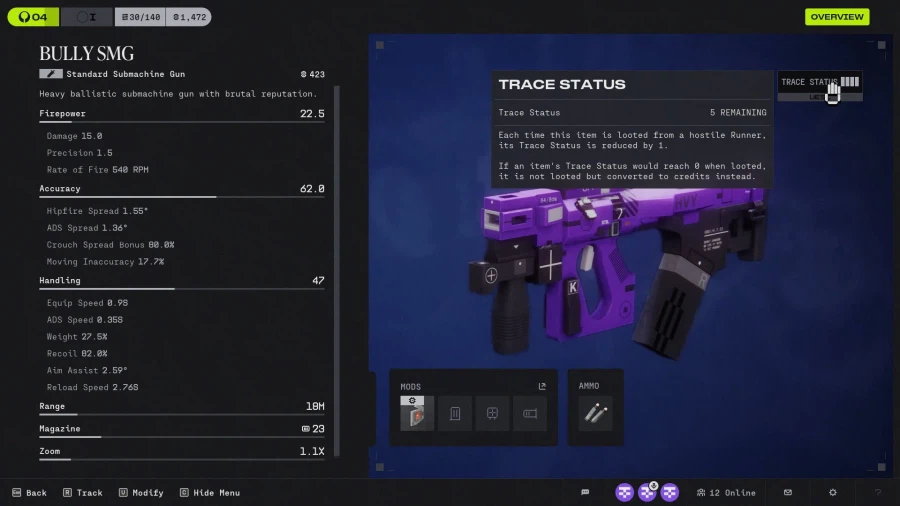Open settings with the gear icon

pos(833,493)
